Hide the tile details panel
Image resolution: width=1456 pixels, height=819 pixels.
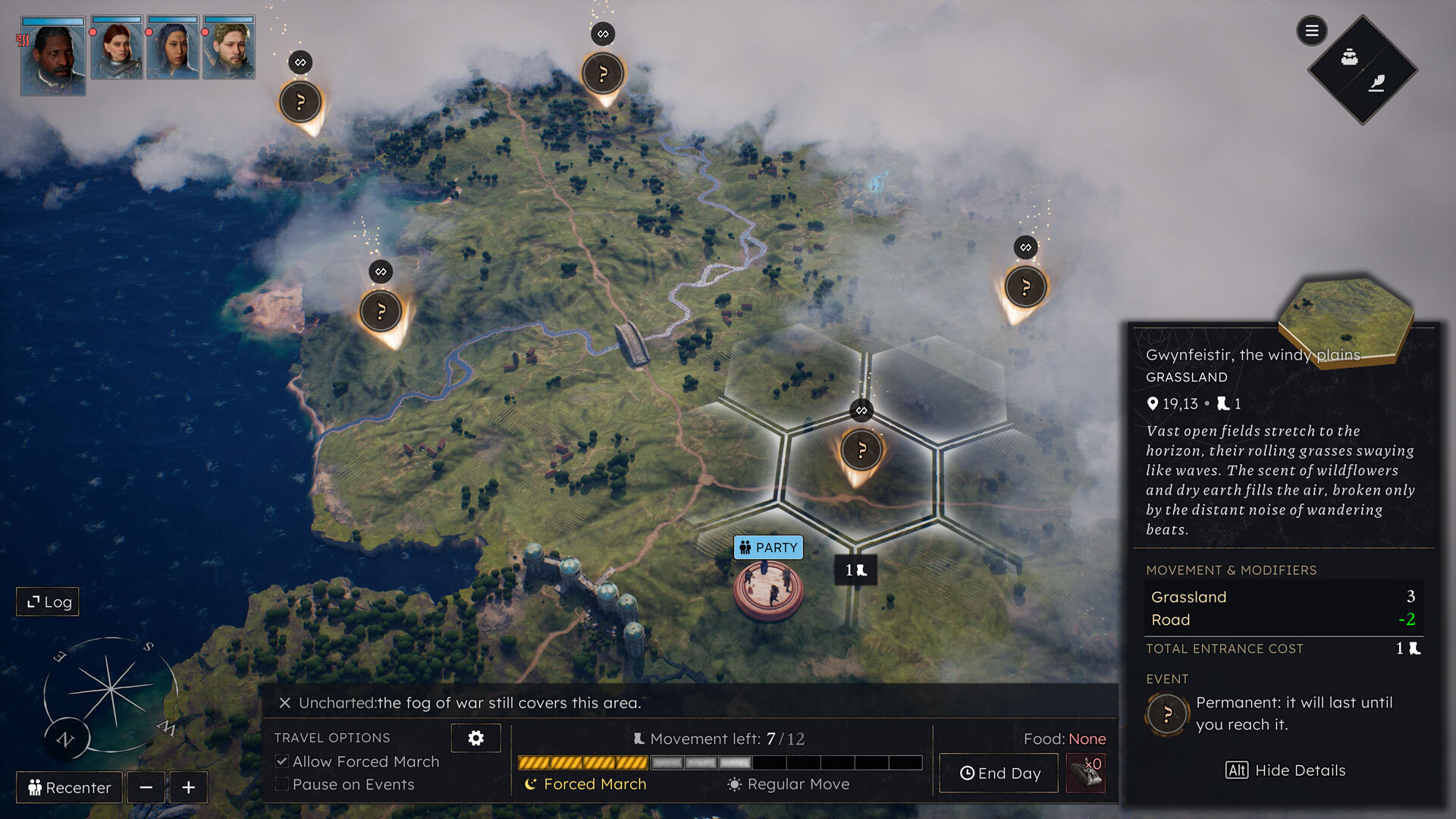pyautogui.click(x=1285, y=770)
